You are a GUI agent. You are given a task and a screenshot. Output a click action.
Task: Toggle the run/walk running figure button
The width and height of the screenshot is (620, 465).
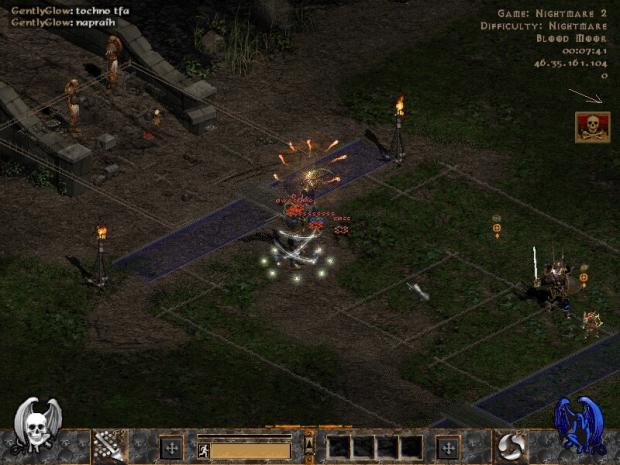coord(204,450)
